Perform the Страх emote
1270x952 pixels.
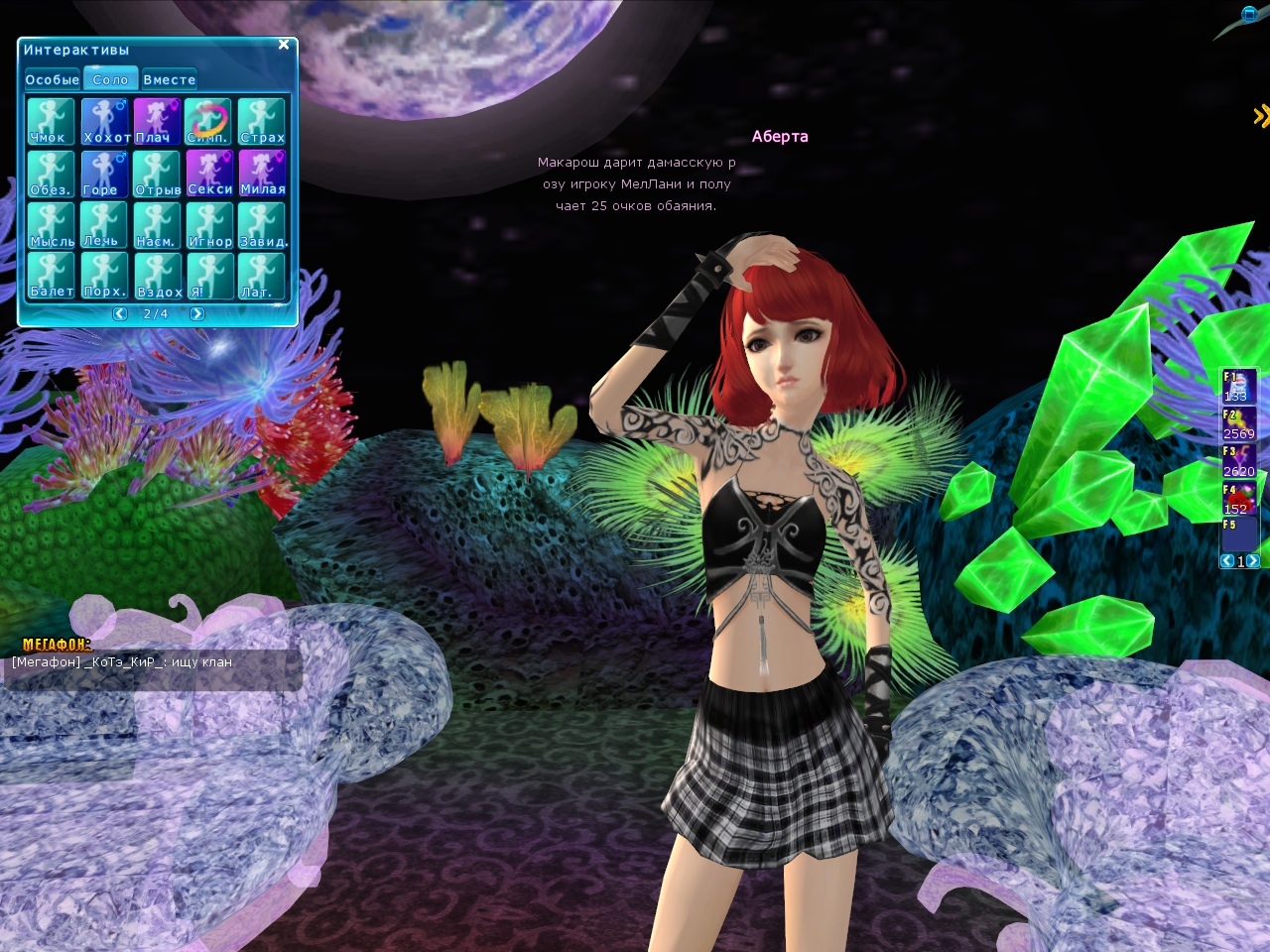point(262,121)
